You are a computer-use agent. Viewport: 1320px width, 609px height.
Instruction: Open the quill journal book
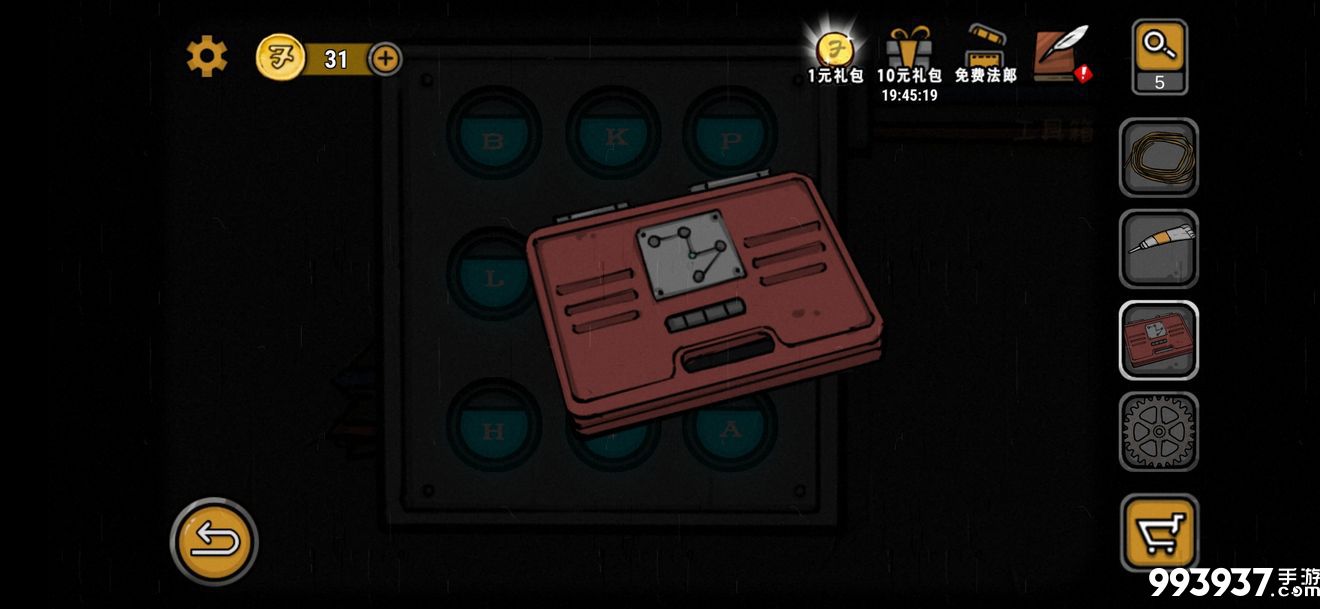(x=1060, y=53)
